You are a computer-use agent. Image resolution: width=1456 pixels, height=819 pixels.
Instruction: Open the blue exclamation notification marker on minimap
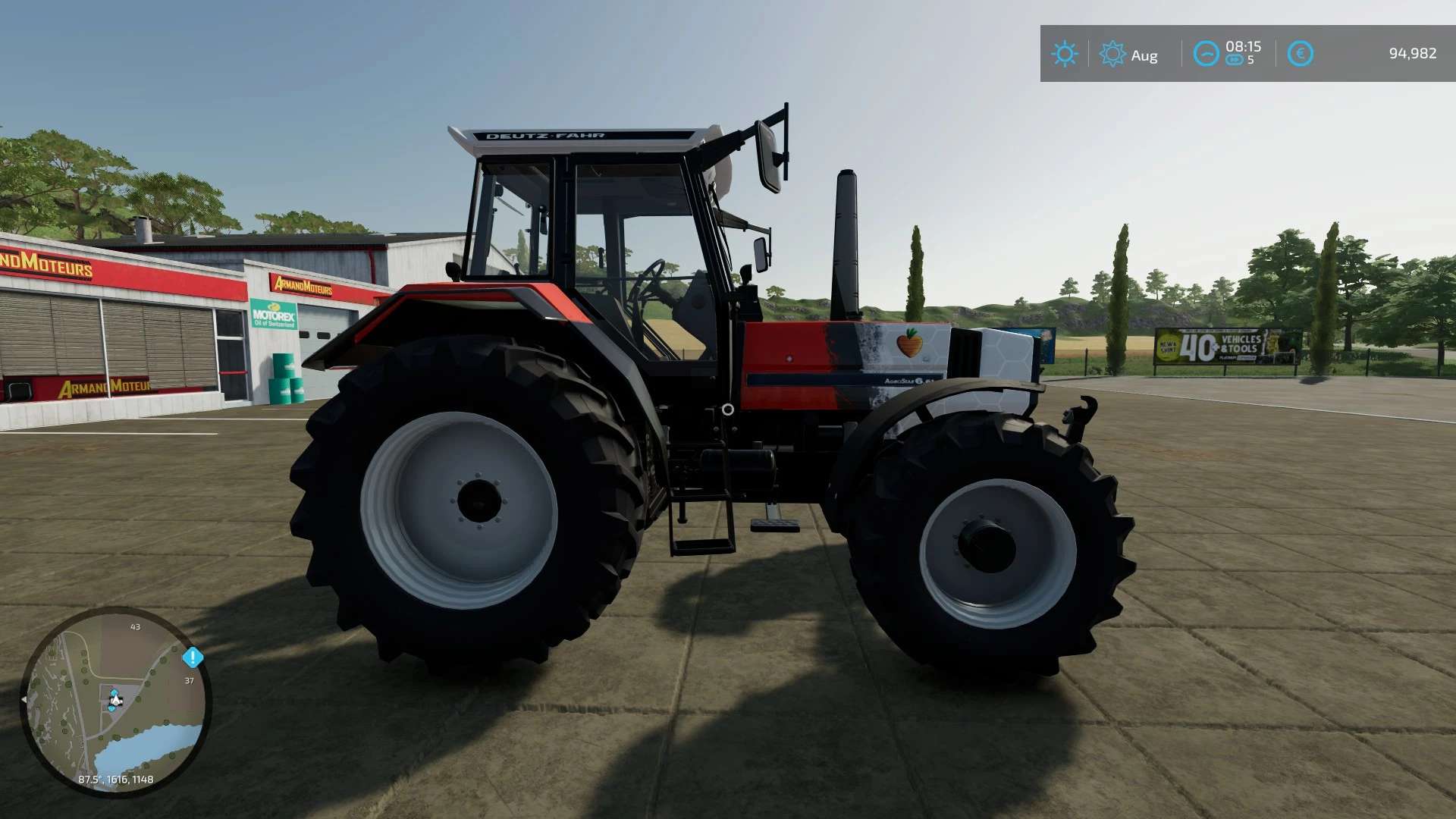coord(193,657)
